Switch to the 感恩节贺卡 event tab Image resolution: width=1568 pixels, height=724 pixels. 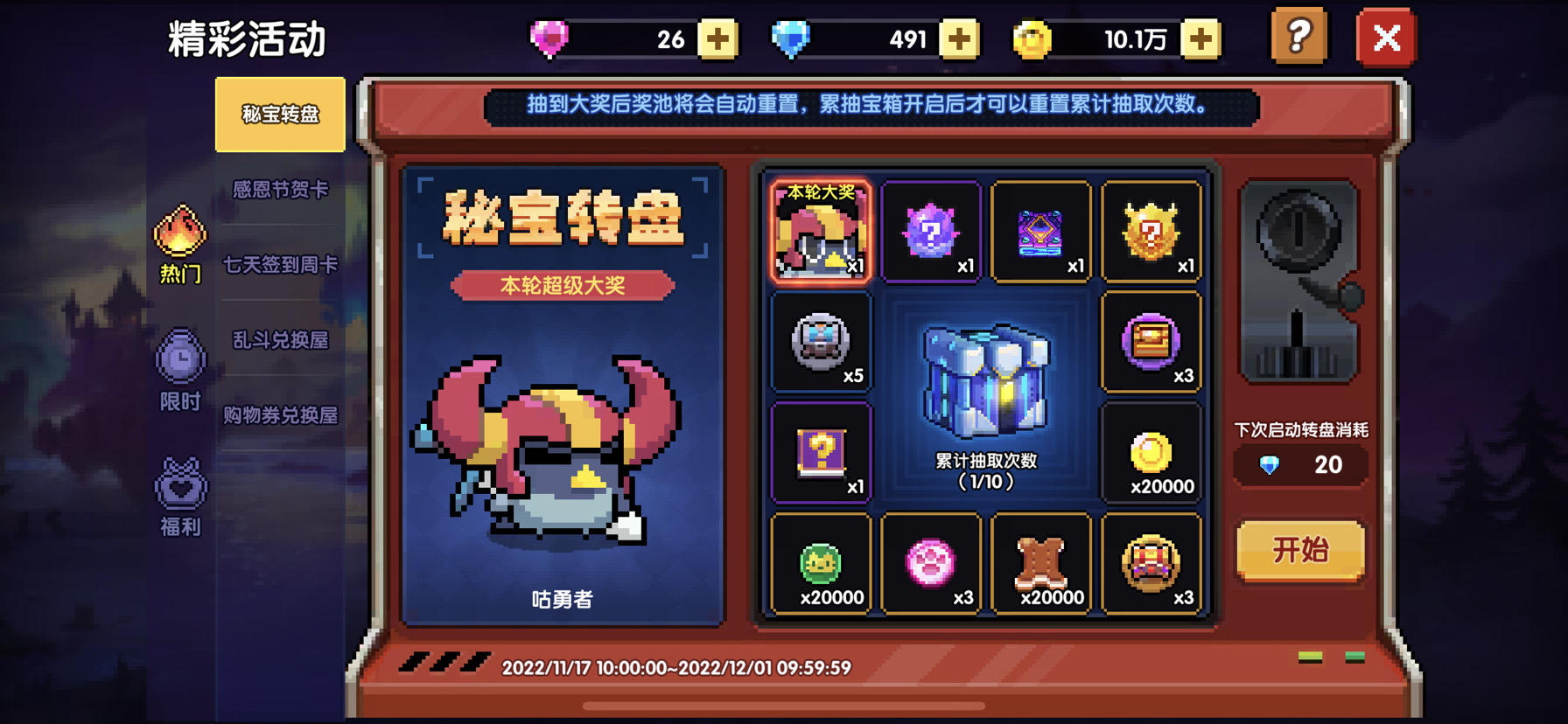coord(280,189)
